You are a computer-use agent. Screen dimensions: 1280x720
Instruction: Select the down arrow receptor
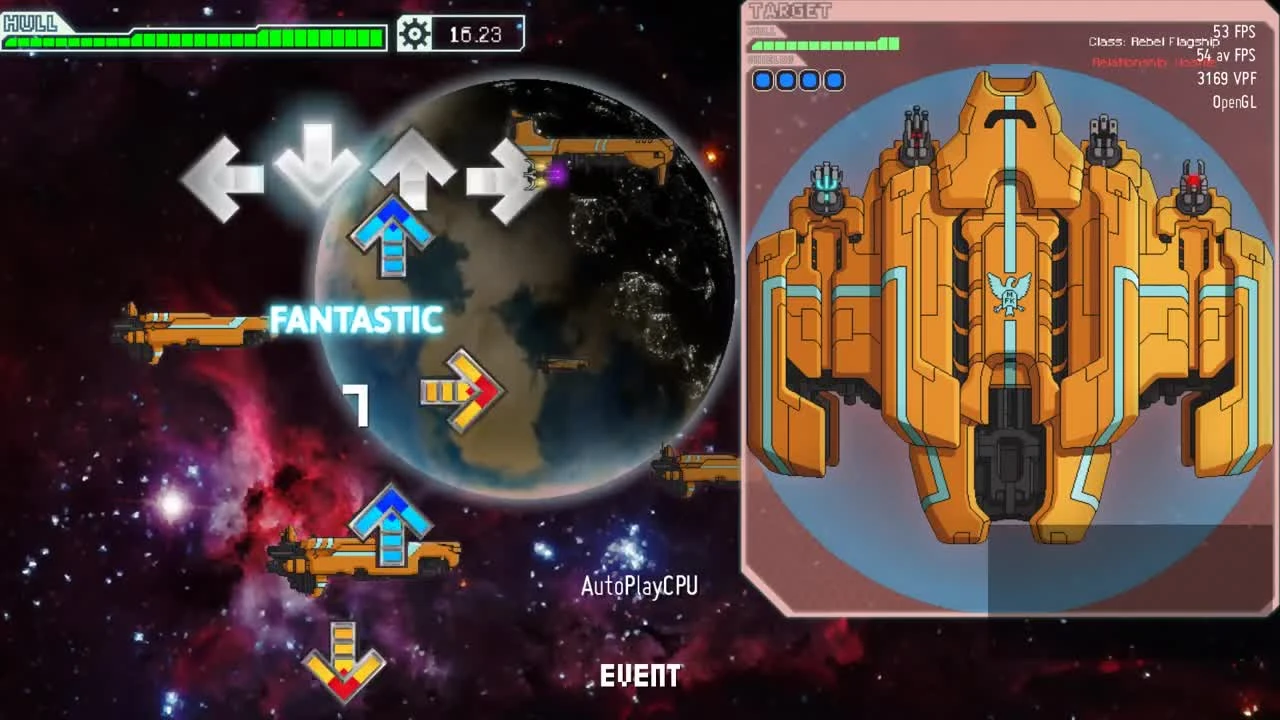(316, 165)
